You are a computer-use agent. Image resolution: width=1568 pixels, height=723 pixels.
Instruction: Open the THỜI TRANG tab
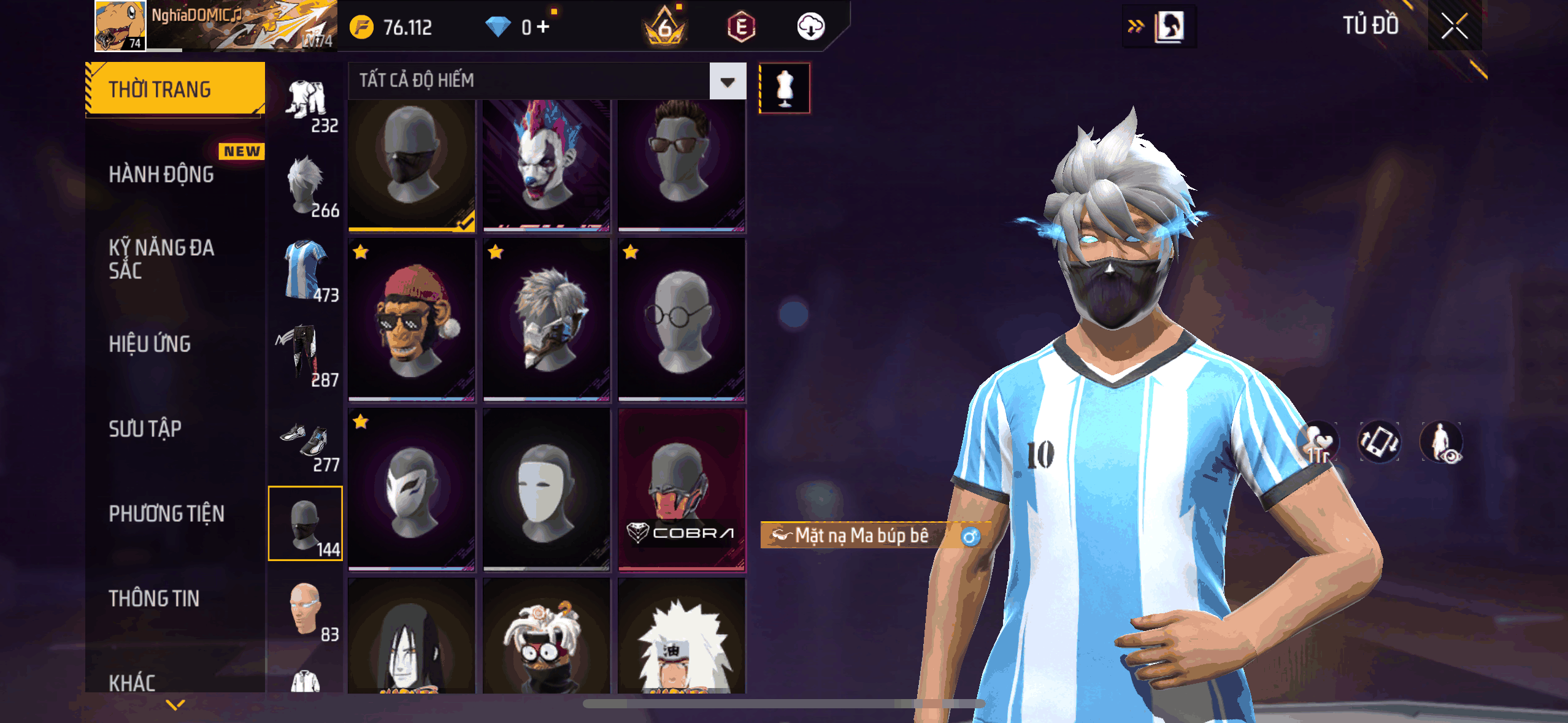click(x=175, y=89)
